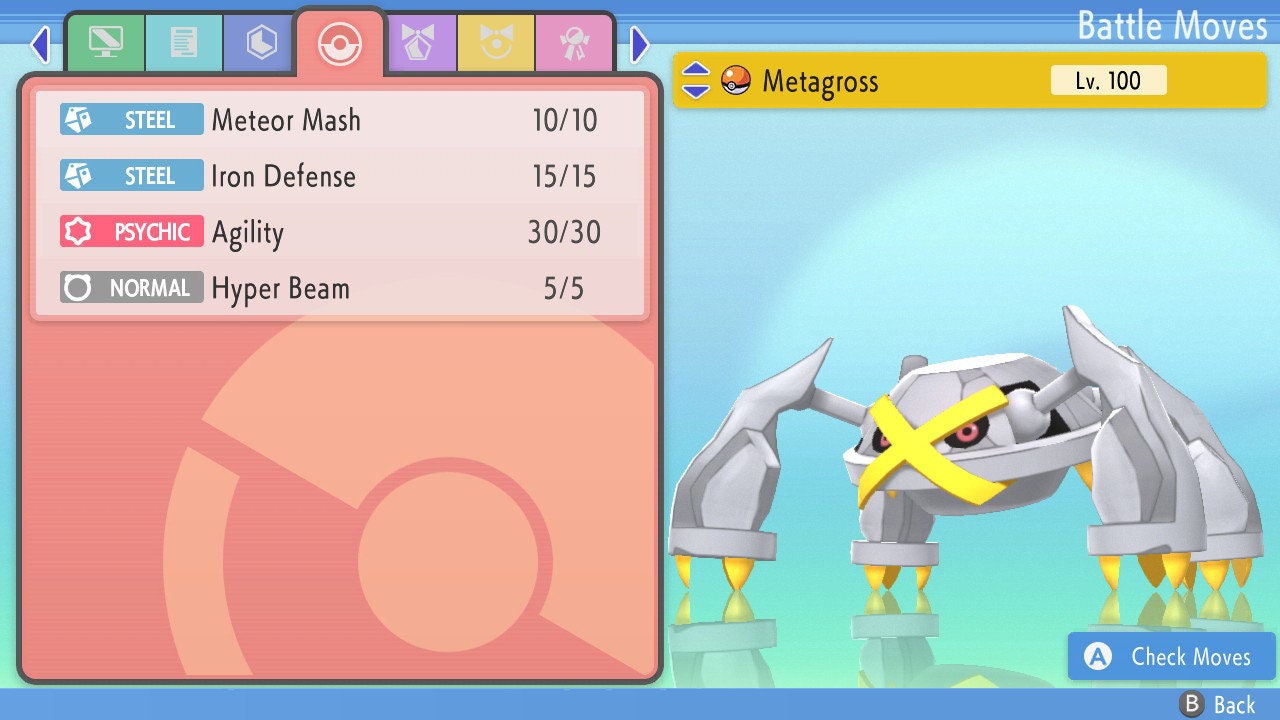Open the yellow ribbon smiley tab

pyautogui.click(x=496, y=44)
